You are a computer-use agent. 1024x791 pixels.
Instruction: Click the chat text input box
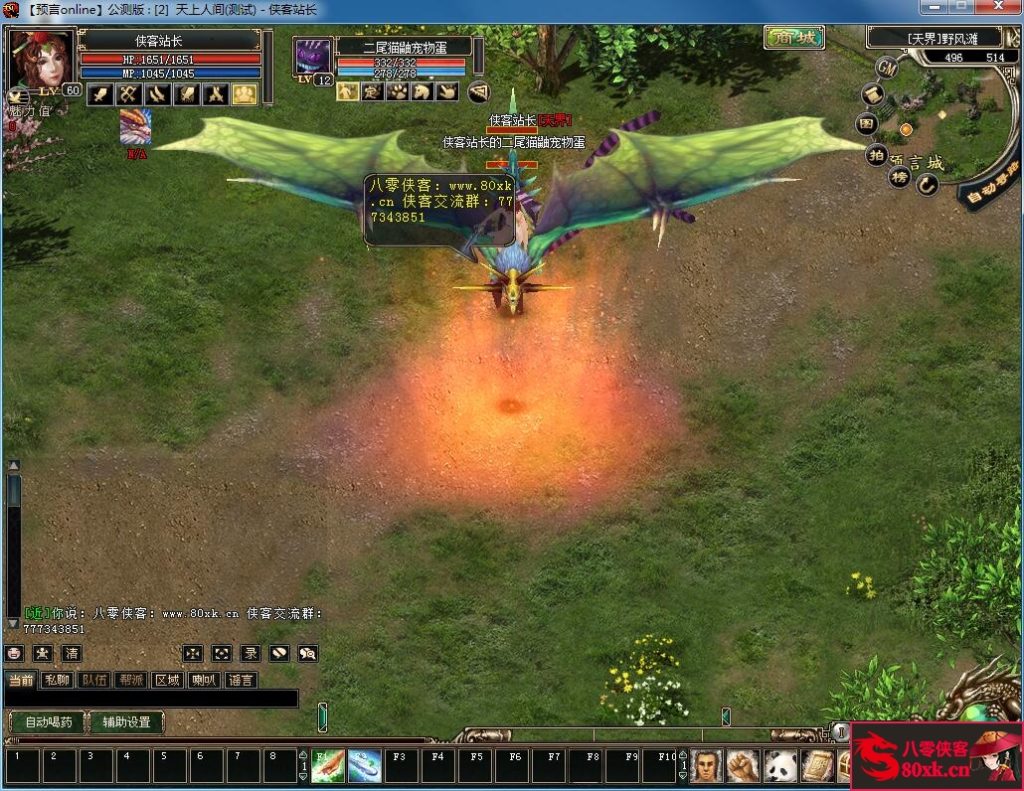click(150, 698)
